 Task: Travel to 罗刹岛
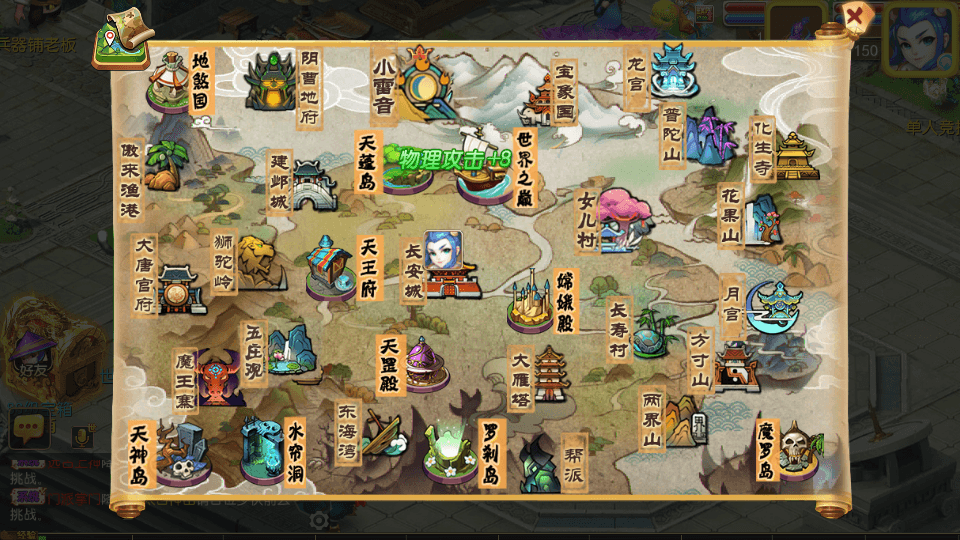(449, 453)
